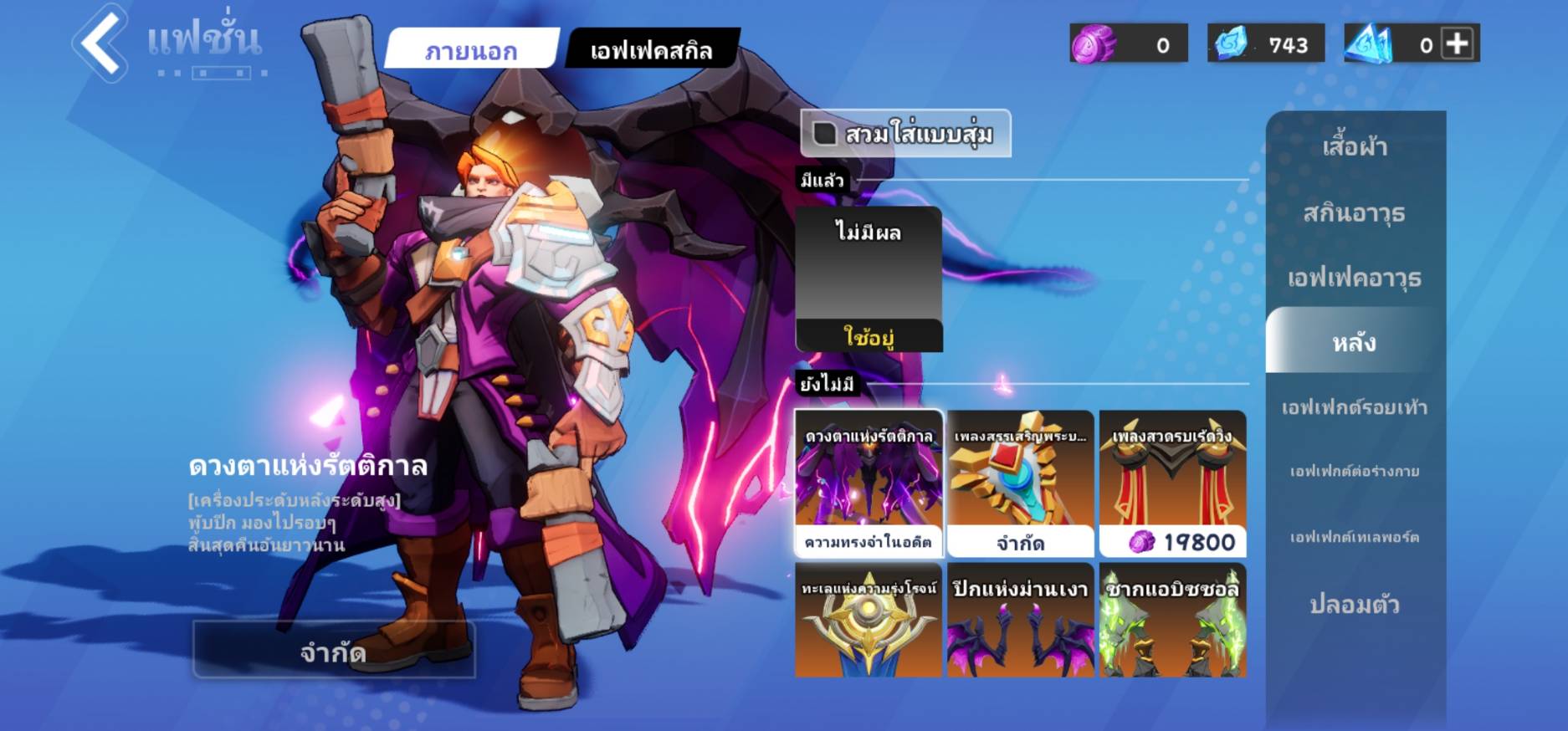1568x731 pixels.
Task: Click the จำกัด button below the character
Action: pos(334,650)
